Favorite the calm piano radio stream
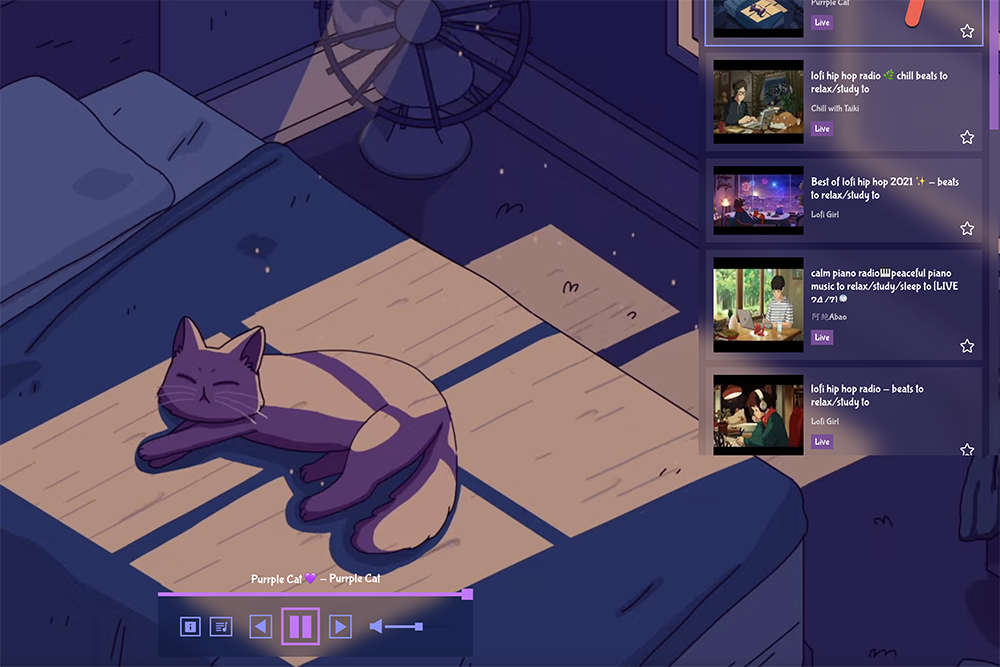This screenshot has height=667, width=1000. pyautogui.click(x=967, y=346)
